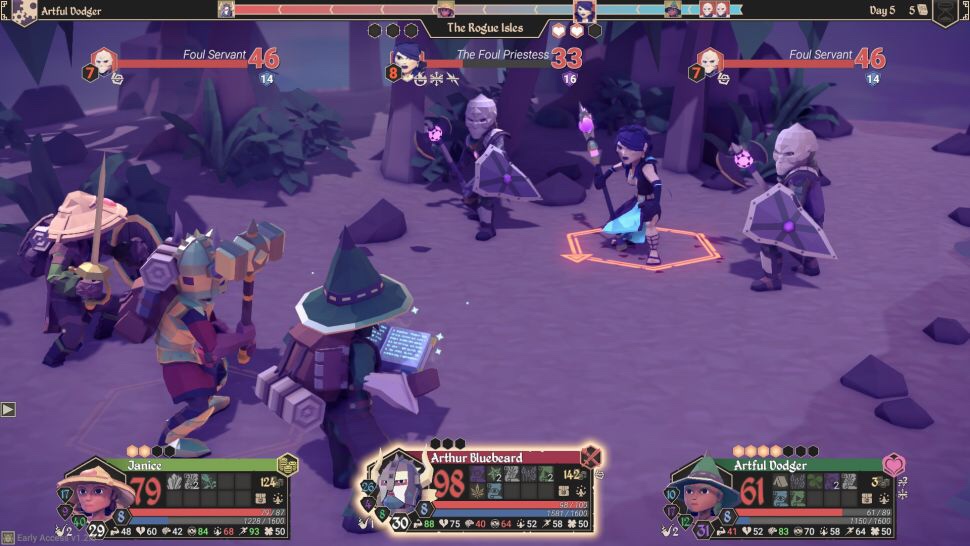Click the scroll icon beside the Day counter
Image resolution: width=970 pixels, height=546 pixels.
pos(923,10)
